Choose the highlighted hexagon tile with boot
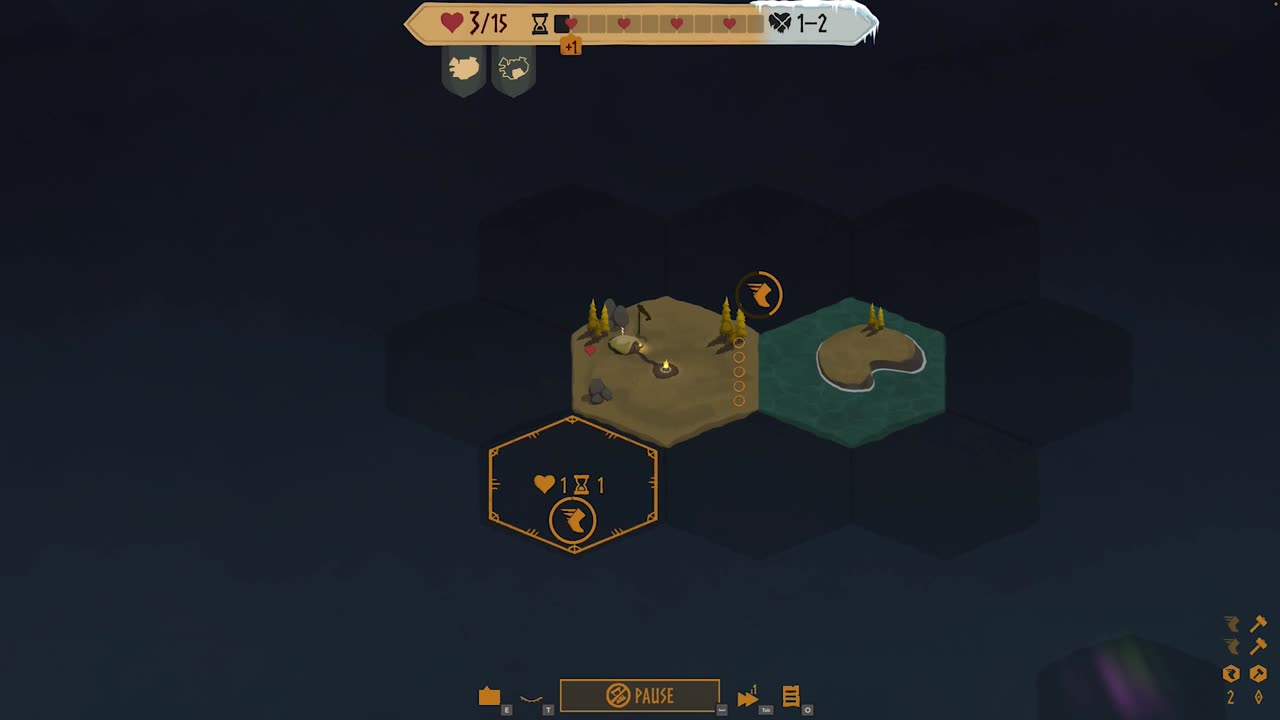Image resolution: width=1280 pixels, height=720 pixels. pyautogui.click(x=573, y=485)
